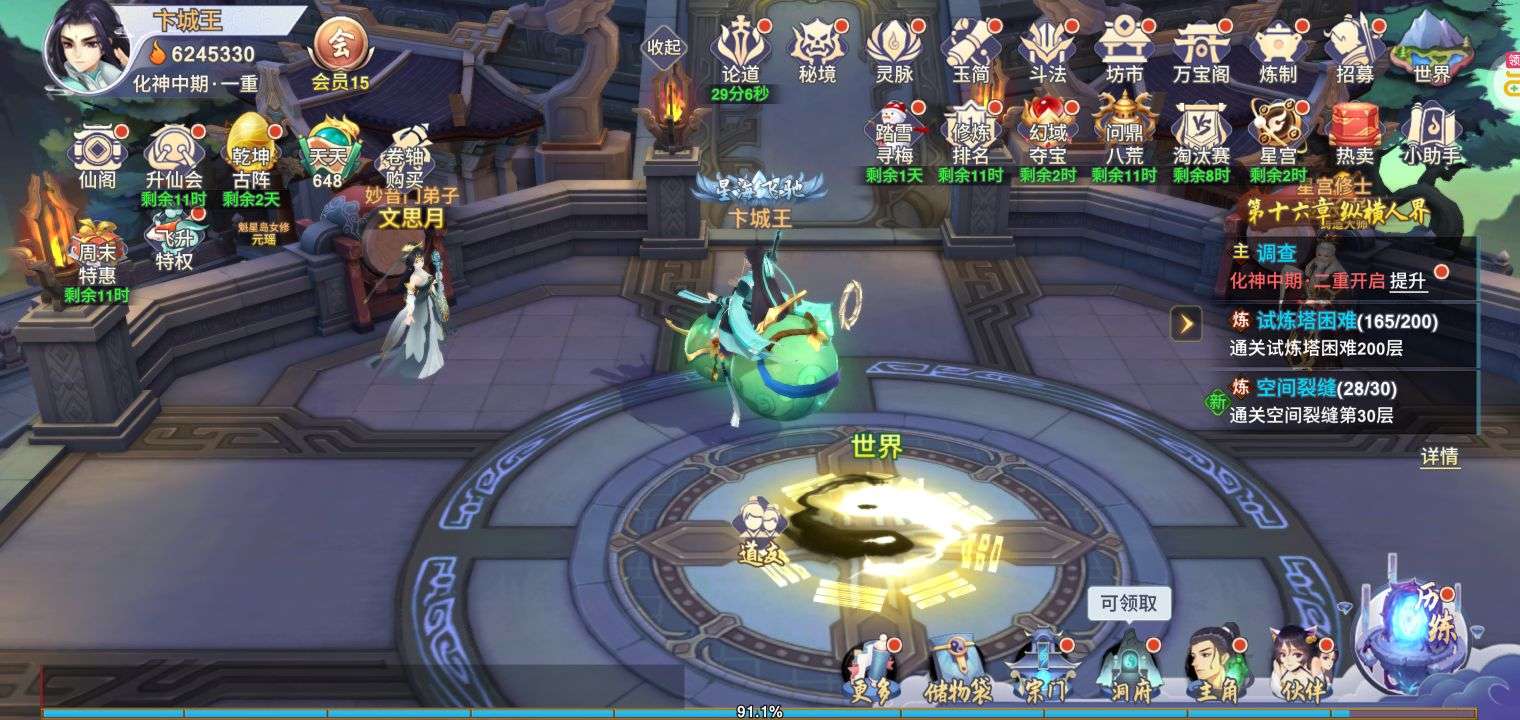Toggle the quest panel arrow button
This screenshot has height=720, width=1520.
coord(1186,323)
